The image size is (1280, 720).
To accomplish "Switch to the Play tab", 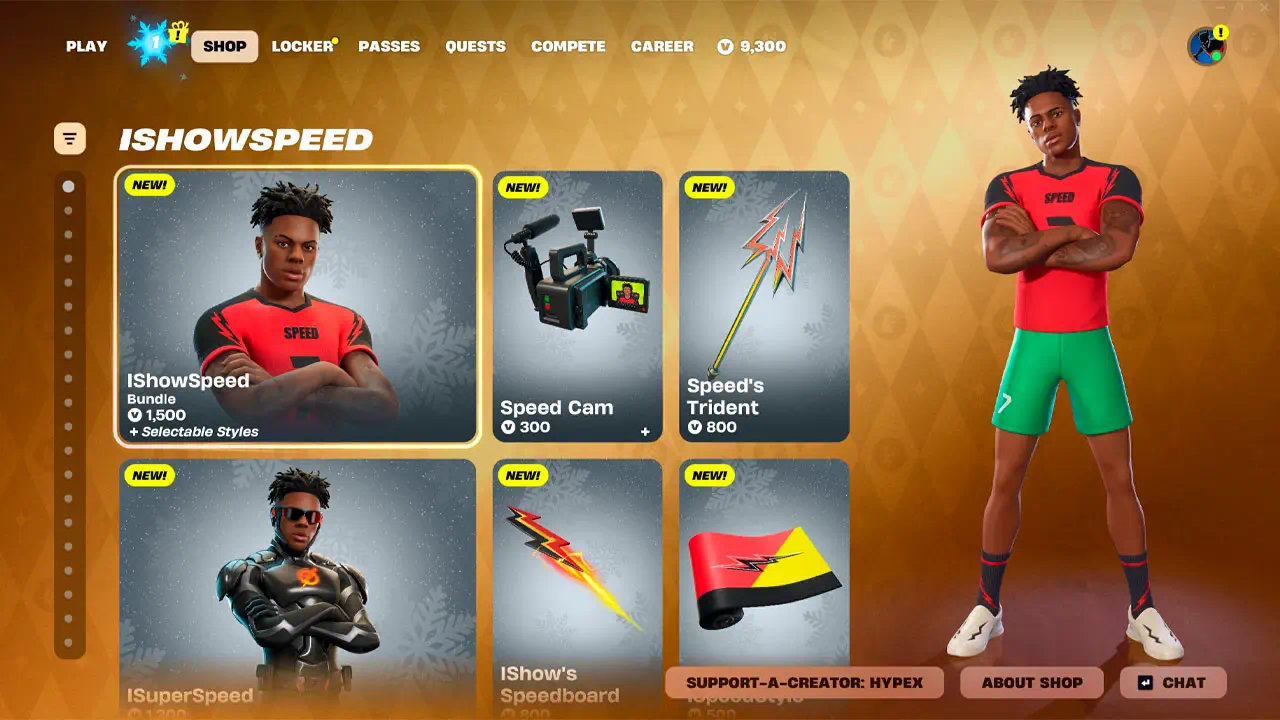I will coord(86,46).
